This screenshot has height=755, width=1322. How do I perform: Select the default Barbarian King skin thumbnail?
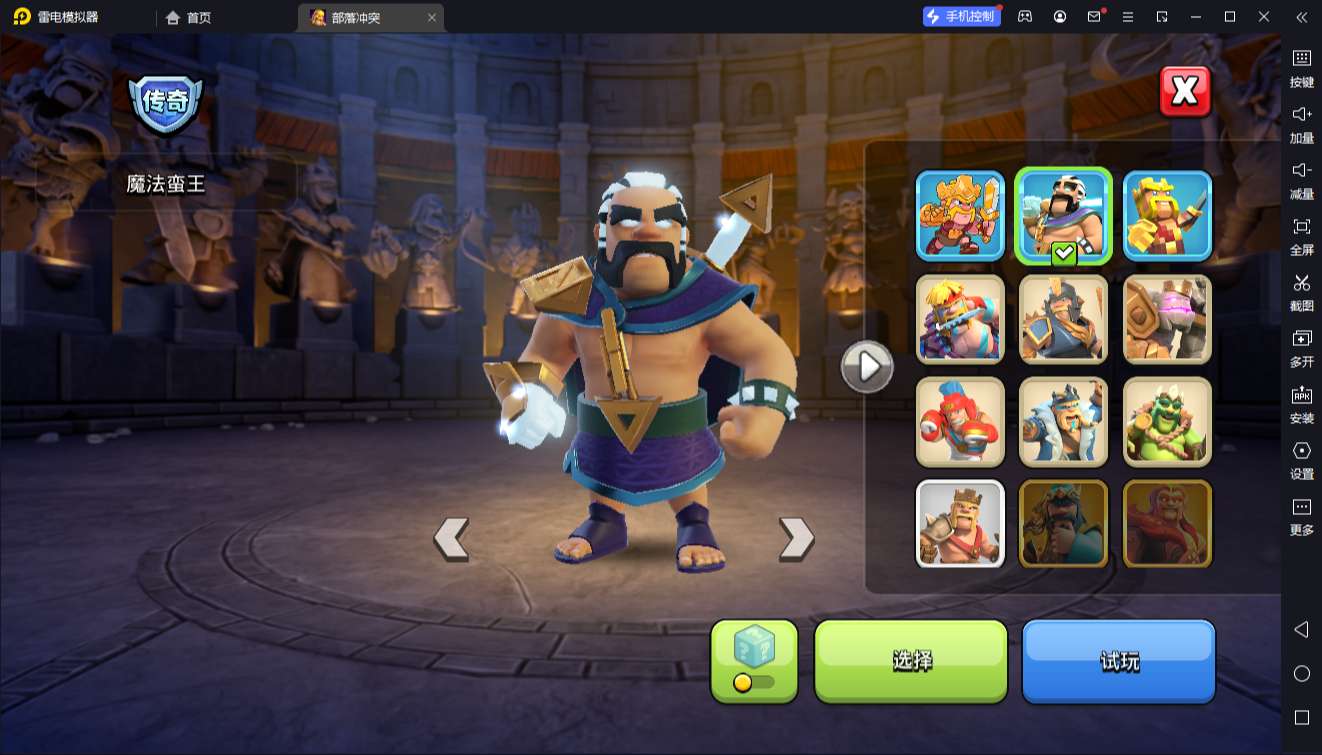point(960,524)
